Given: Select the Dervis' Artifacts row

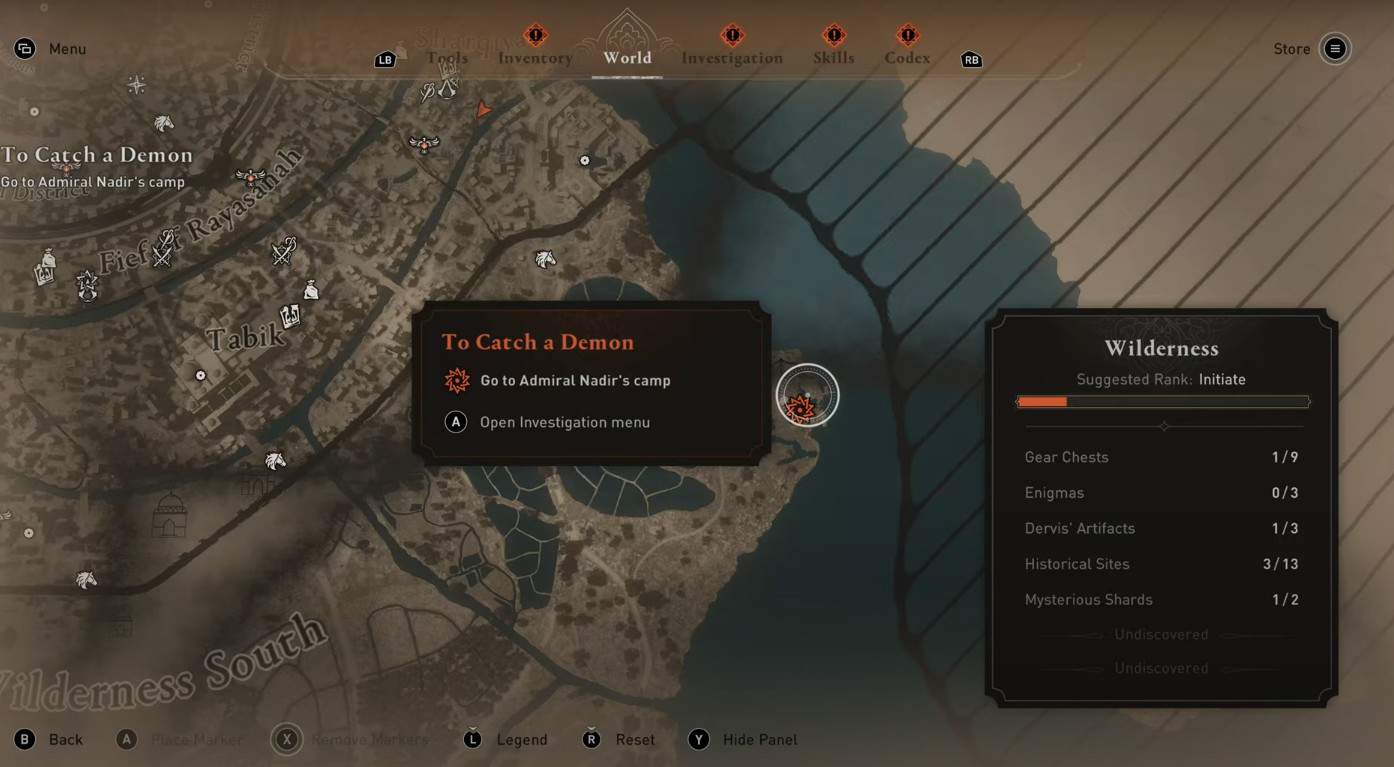Looking at the screenshot, I should [1161, 528].
